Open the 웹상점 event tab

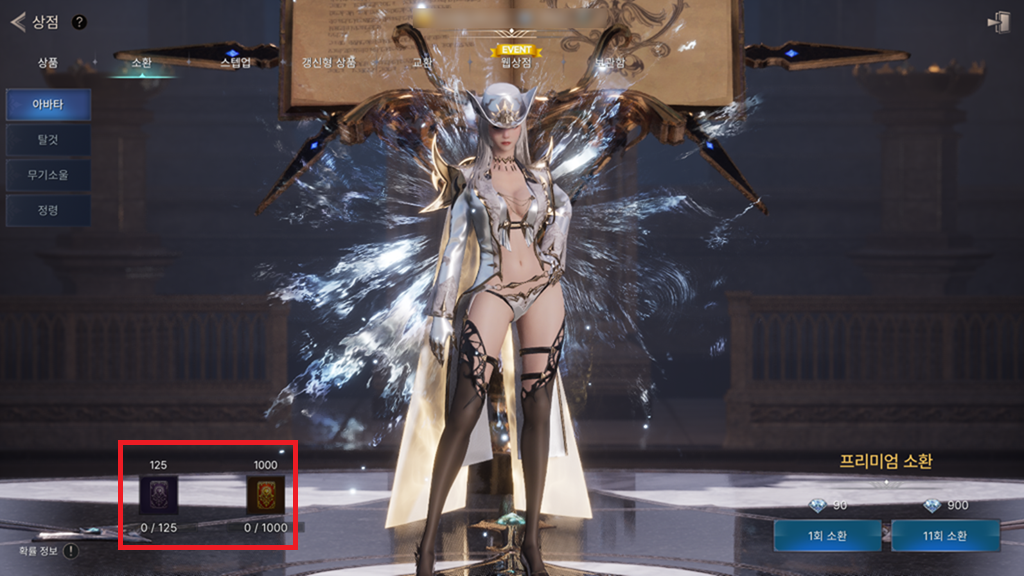pos(515,61)
